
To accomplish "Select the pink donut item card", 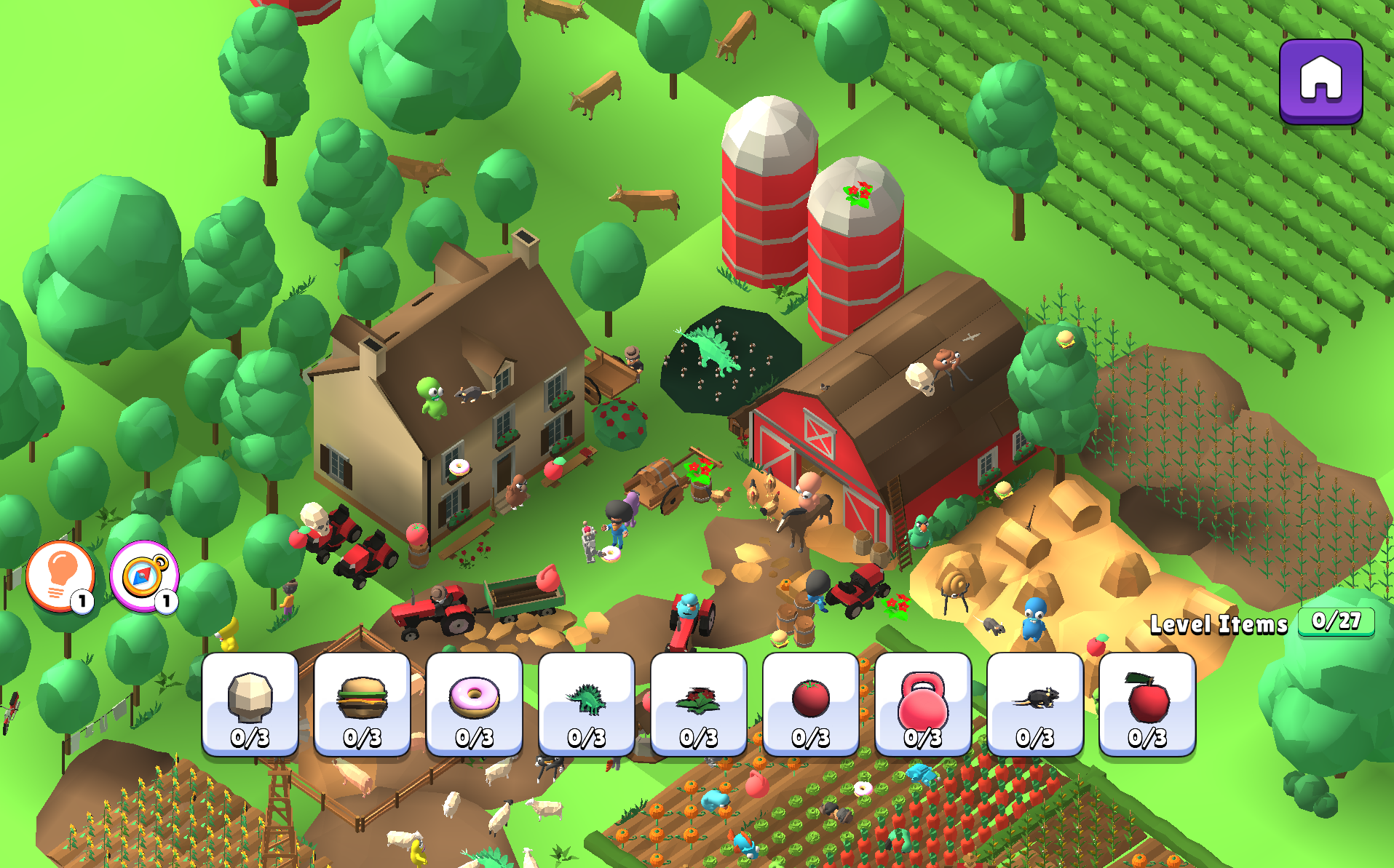I will [474, 704].
